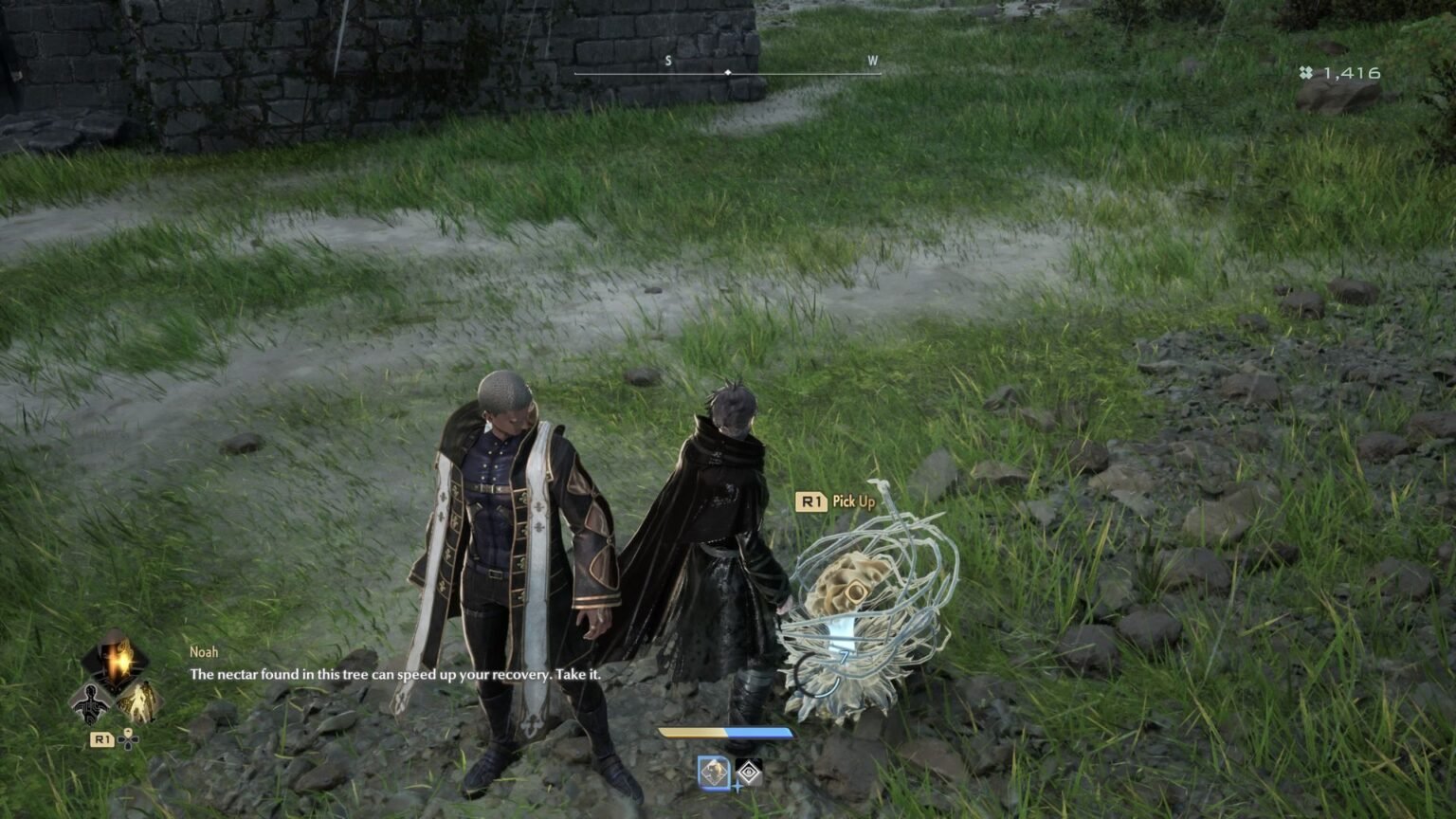This screenshot has width=1456, height=819.
Task: Click the d-pad icon in the lower-left HUD
Action: click(127, 742)
